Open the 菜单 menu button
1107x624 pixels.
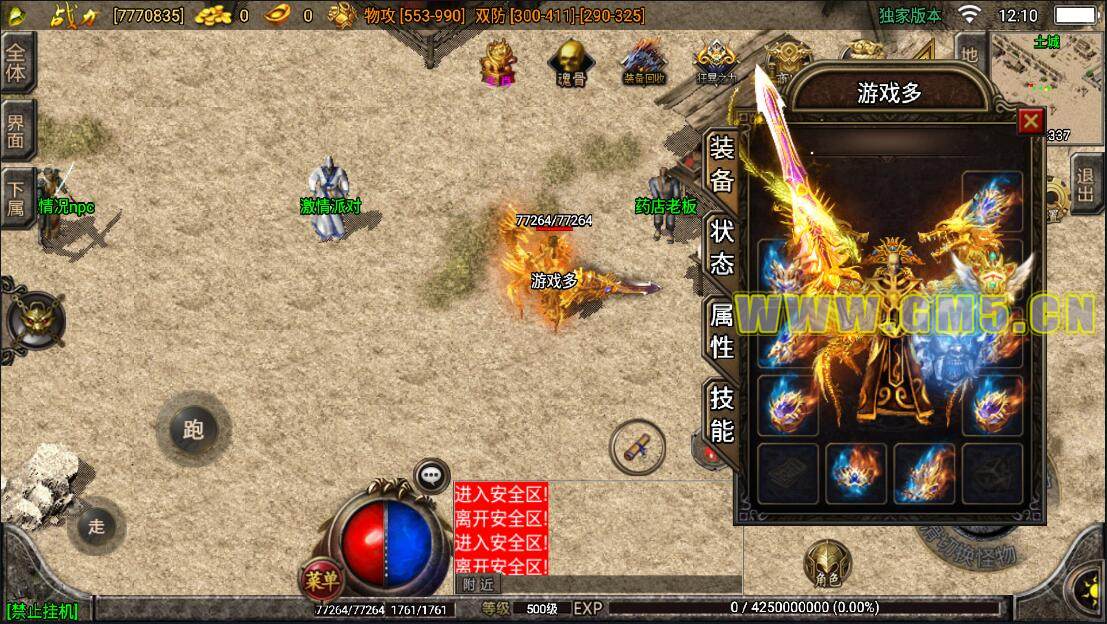(x=320, y=578)
